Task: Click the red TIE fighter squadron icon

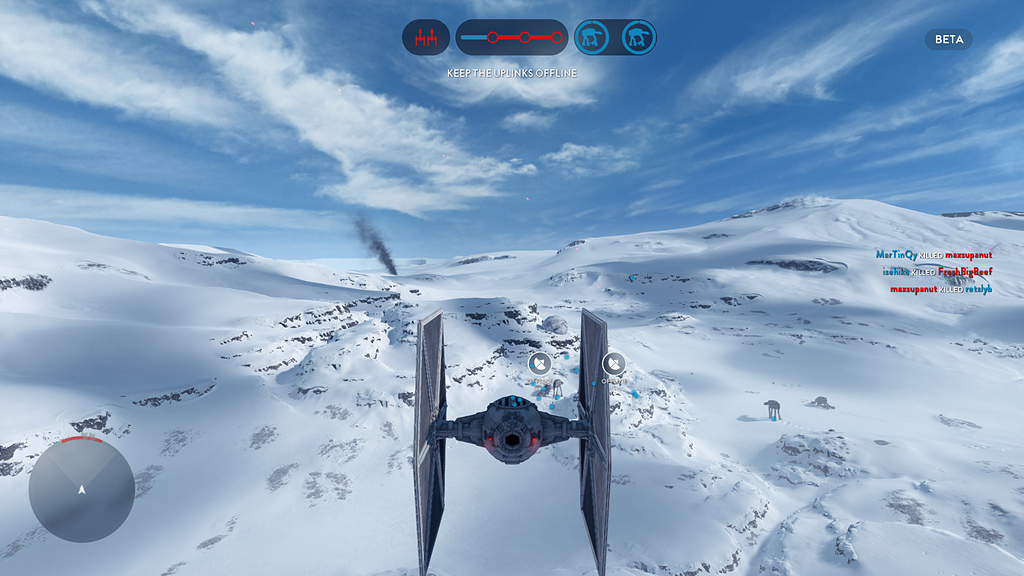Action: (426, 38)
